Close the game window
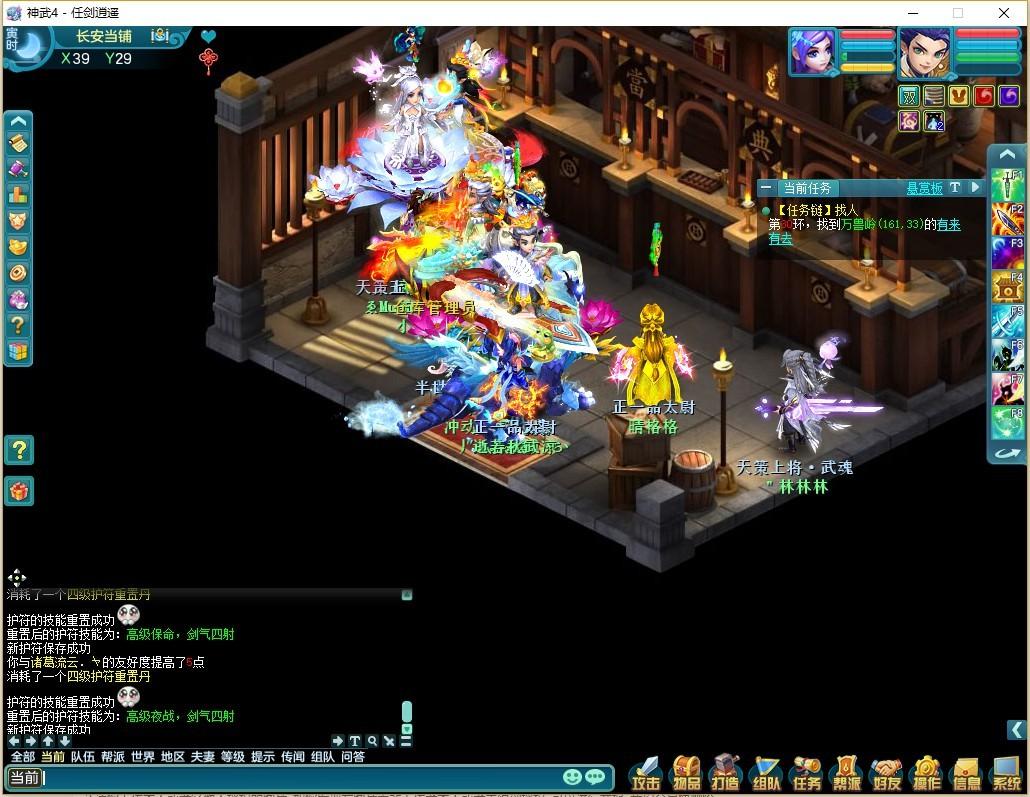The image size is (1030, 797). point(1004,13)
